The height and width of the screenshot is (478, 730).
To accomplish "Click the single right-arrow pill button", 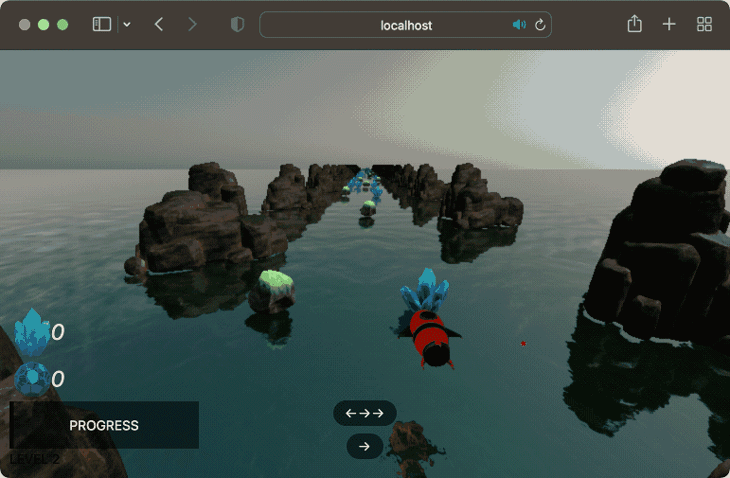I will point(365,447).
